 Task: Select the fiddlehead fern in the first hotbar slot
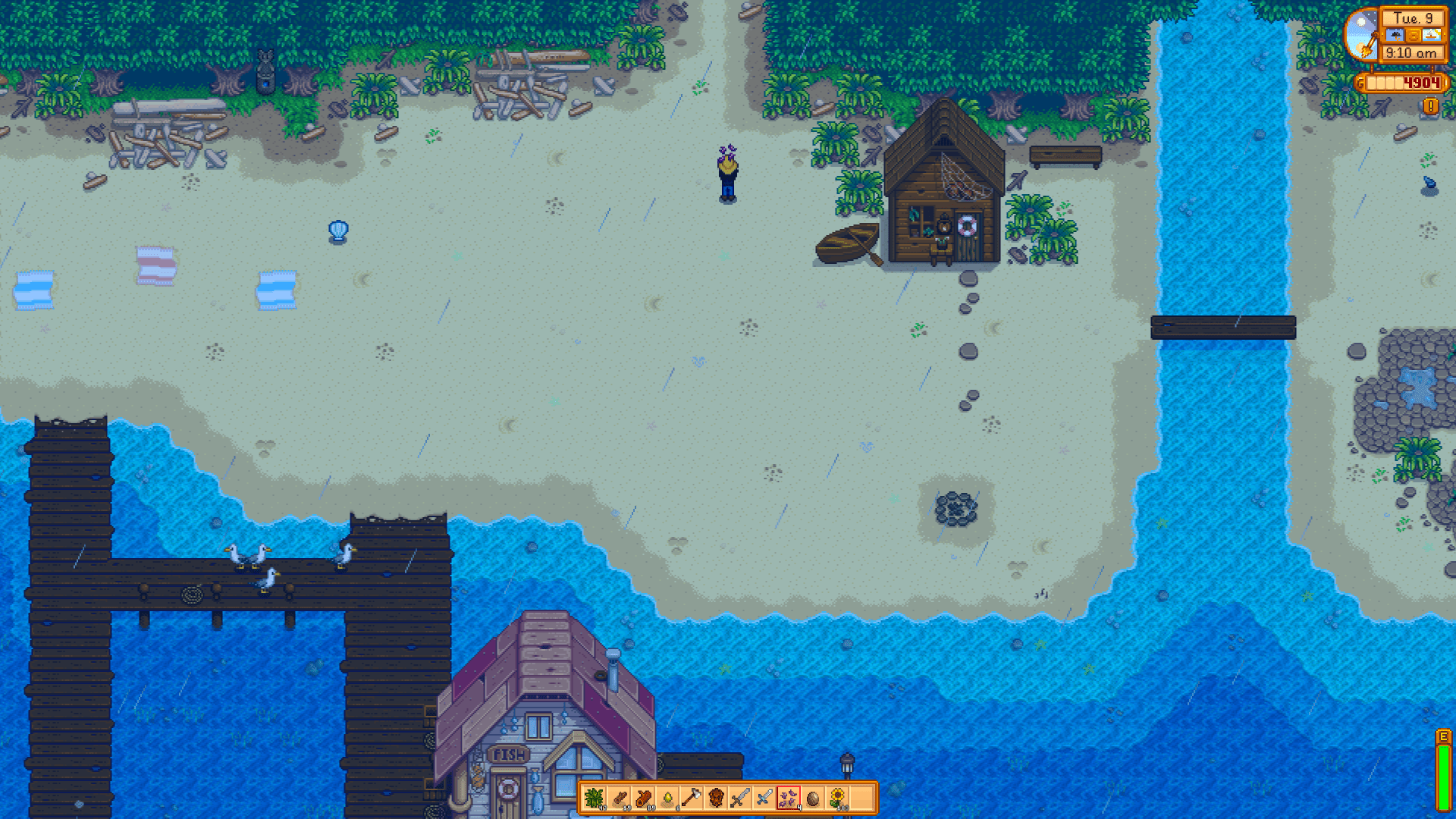coord(595,797)
